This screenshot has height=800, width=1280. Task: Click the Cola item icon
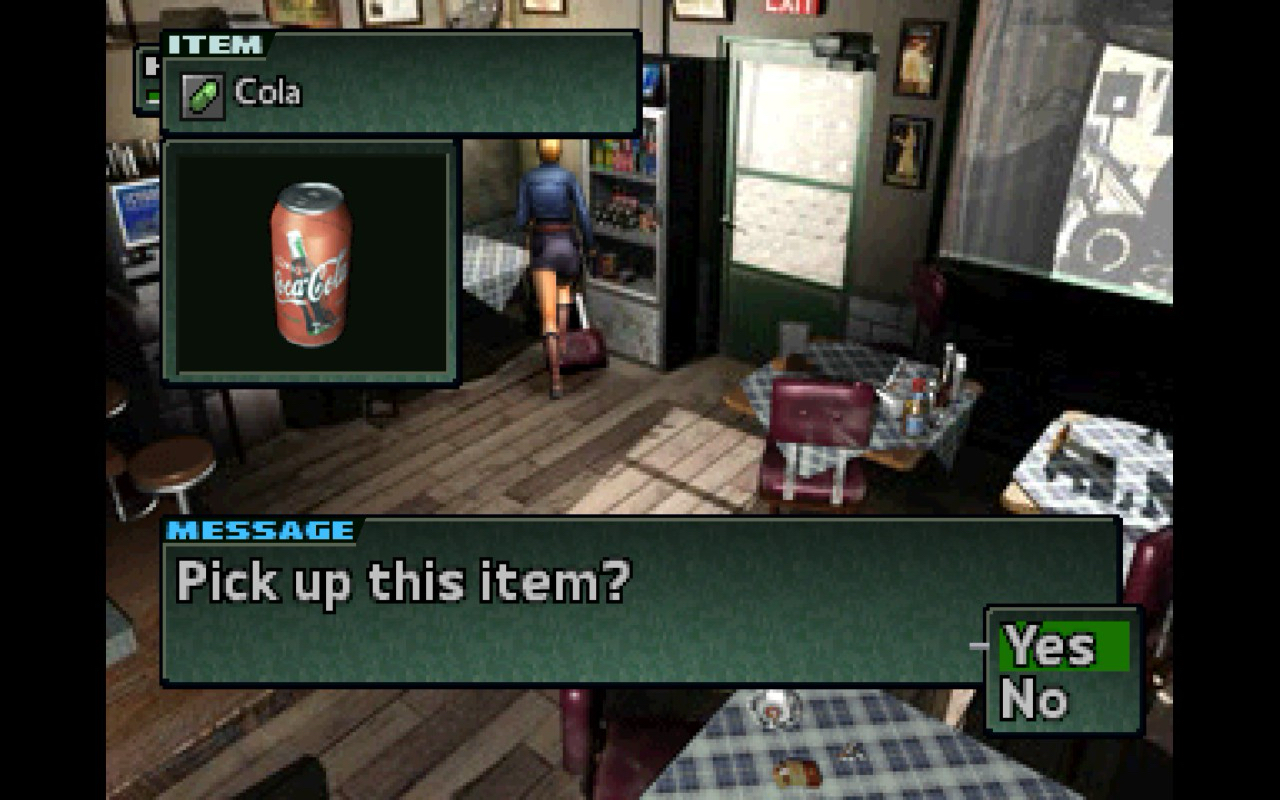click(x=202, y=95)
